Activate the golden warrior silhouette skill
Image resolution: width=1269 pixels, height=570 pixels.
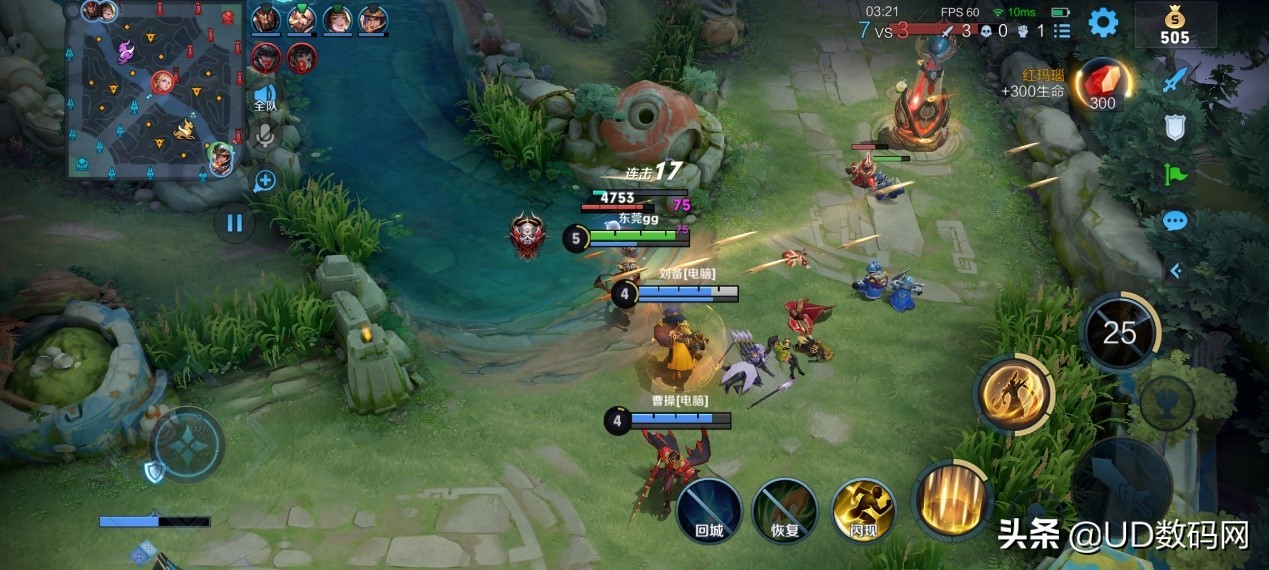[1014, 393]
